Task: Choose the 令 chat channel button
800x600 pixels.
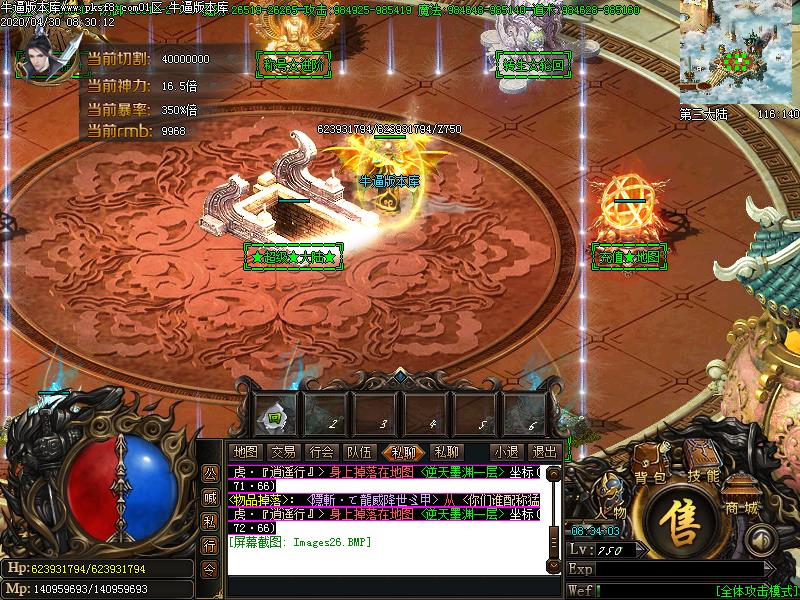Action: [210, 569]
